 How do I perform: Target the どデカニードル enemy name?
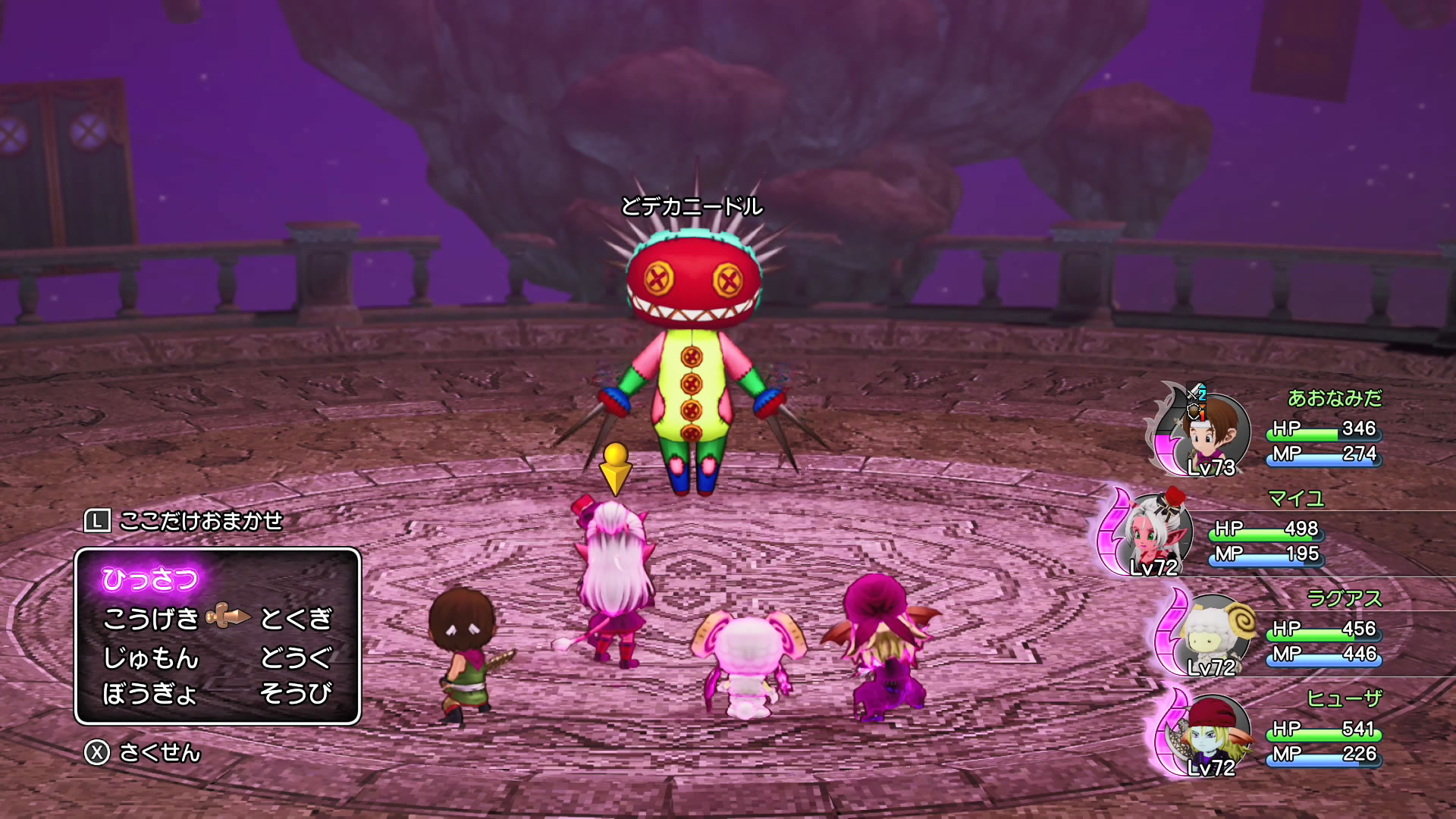[x=692, y=206]
